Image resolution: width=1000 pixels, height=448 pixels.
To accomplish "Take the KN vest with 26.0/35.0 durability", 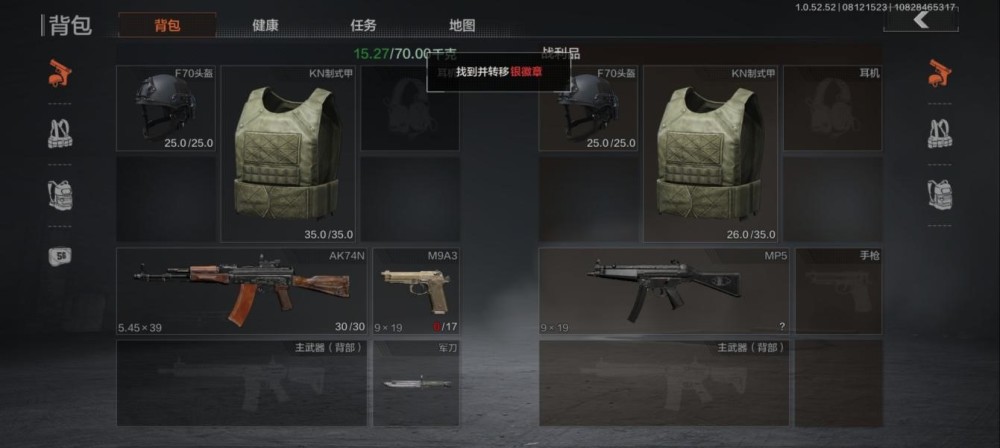I will [710, 153].
